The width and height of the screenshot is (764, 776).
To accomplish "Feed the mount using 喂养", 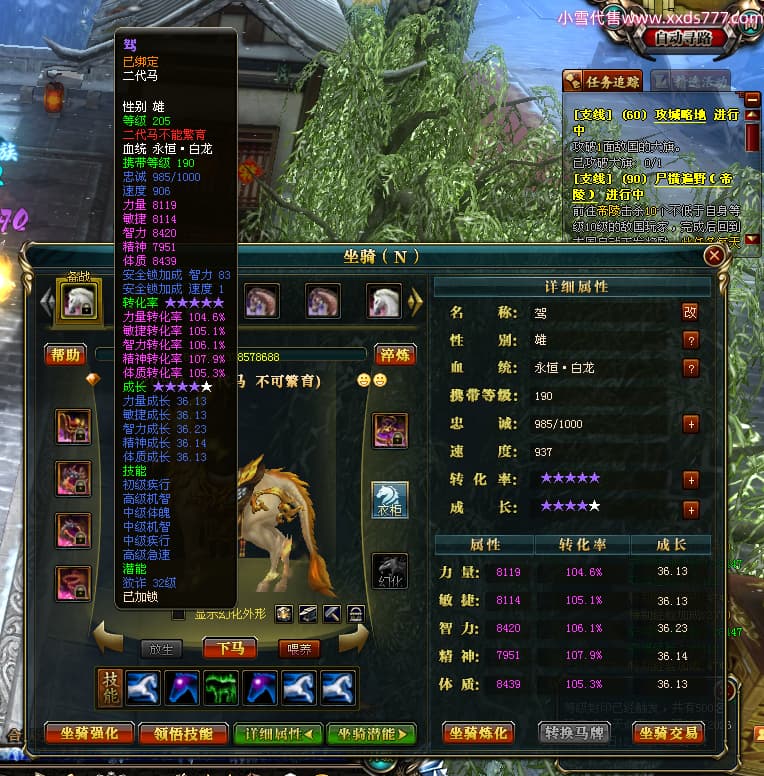I will pos(299,648).
